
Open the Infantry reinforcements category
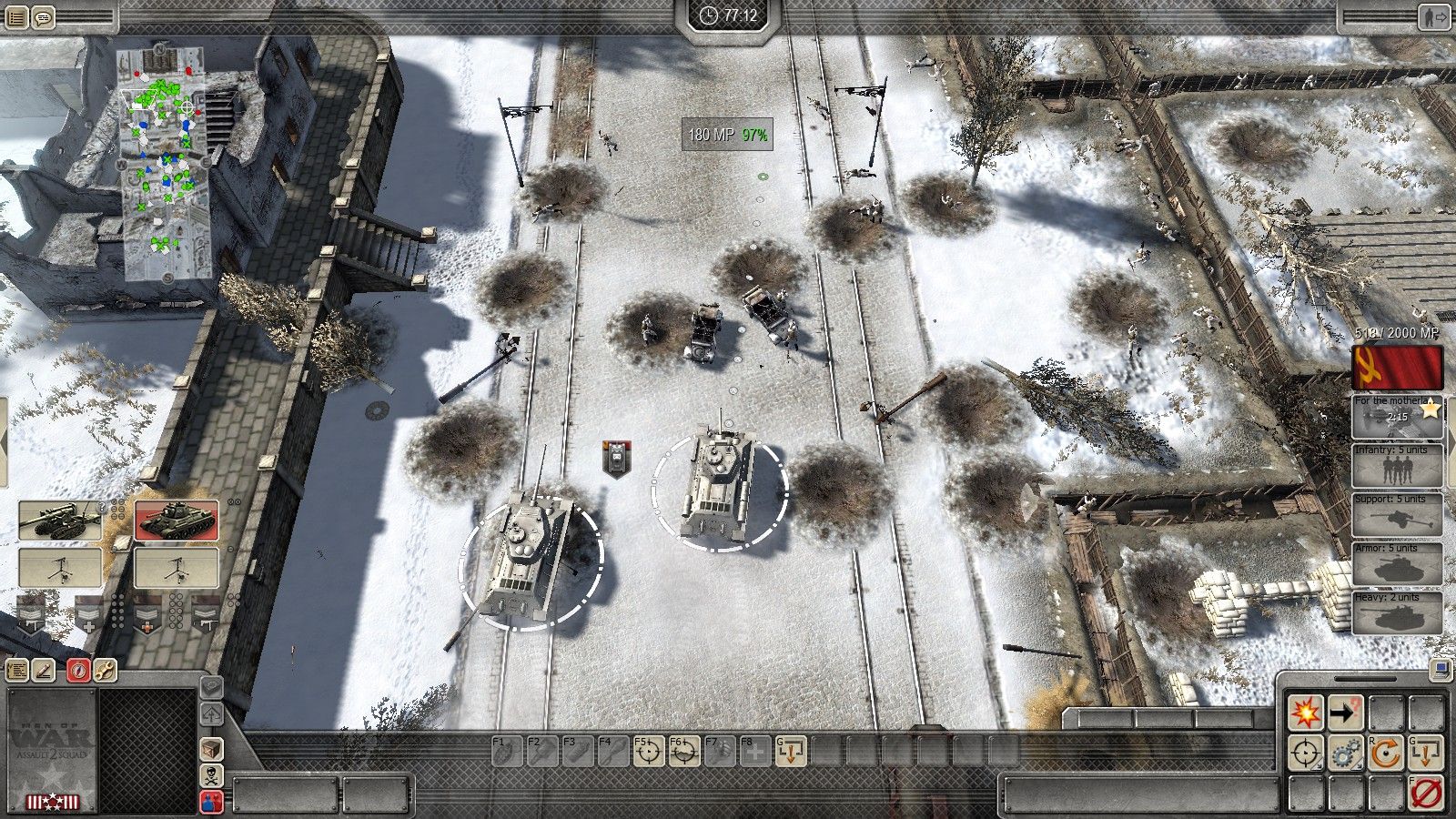[1397, 467]
